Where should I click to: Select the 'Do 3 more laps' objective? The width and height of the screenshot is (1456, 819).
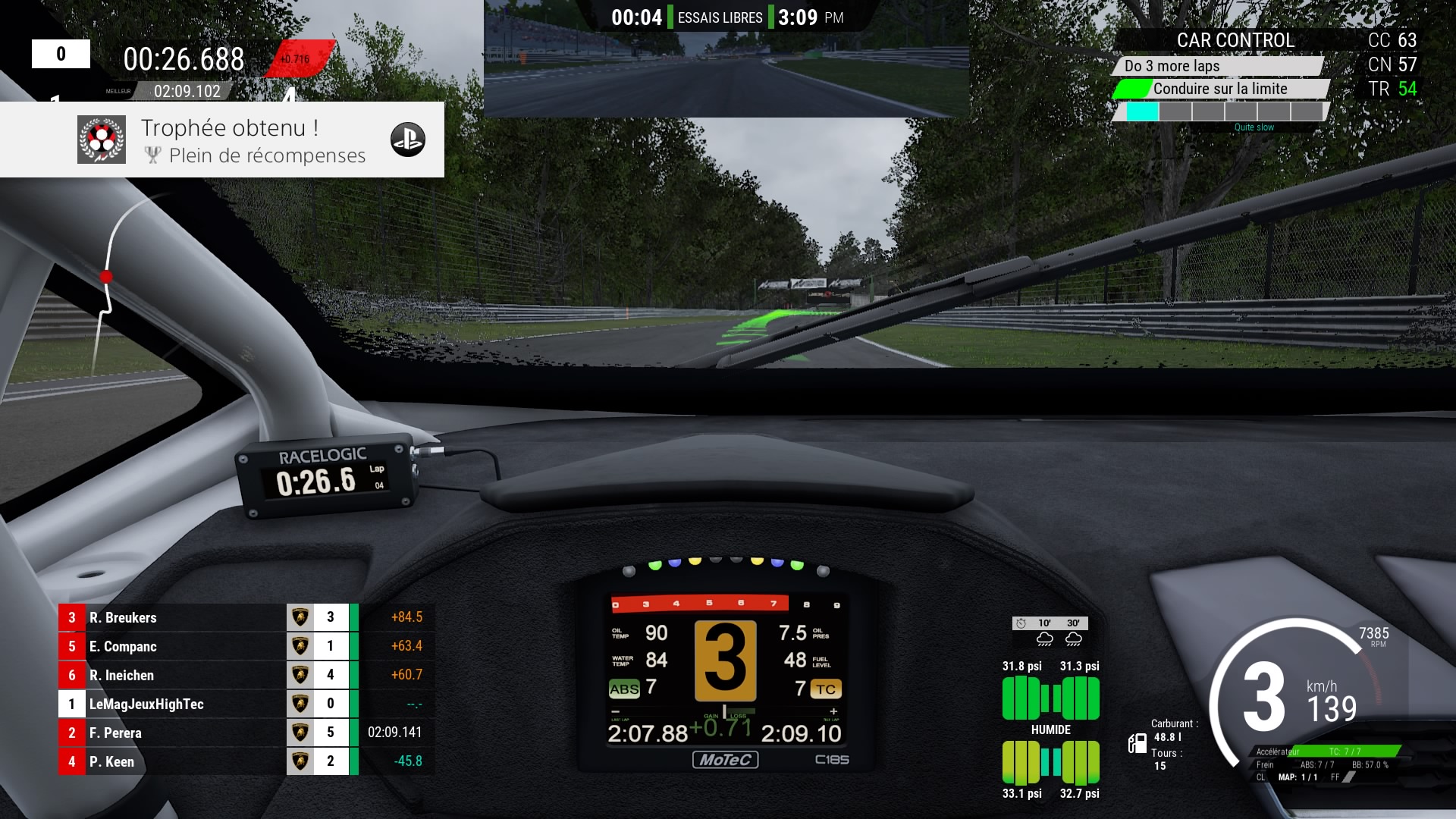pyautogui.click(x=1218, y=66)
